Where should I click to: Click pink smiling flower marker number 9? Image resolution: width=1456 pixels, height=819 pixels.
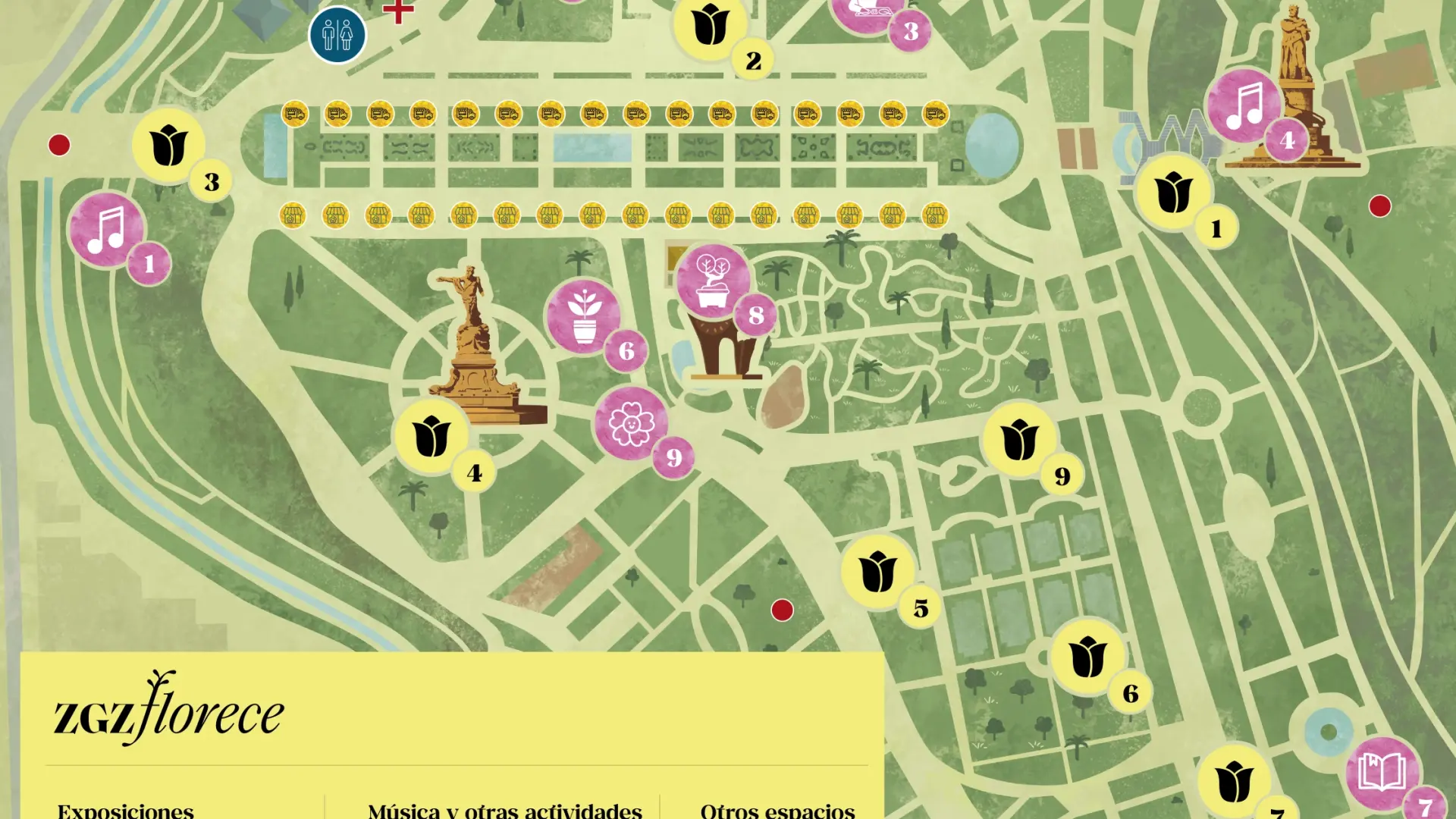631,423
